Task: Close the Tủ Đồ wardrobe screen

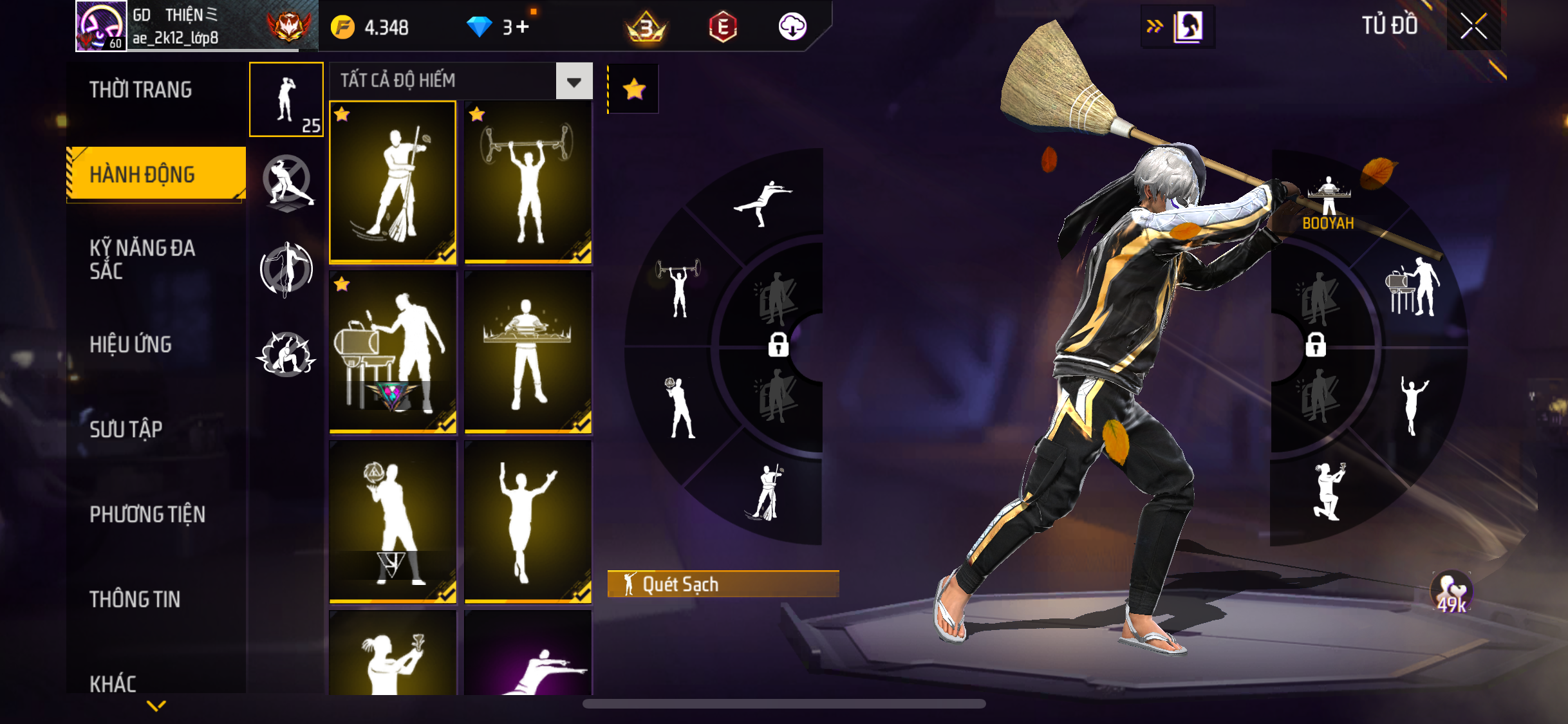Action: pos(1473,26)
